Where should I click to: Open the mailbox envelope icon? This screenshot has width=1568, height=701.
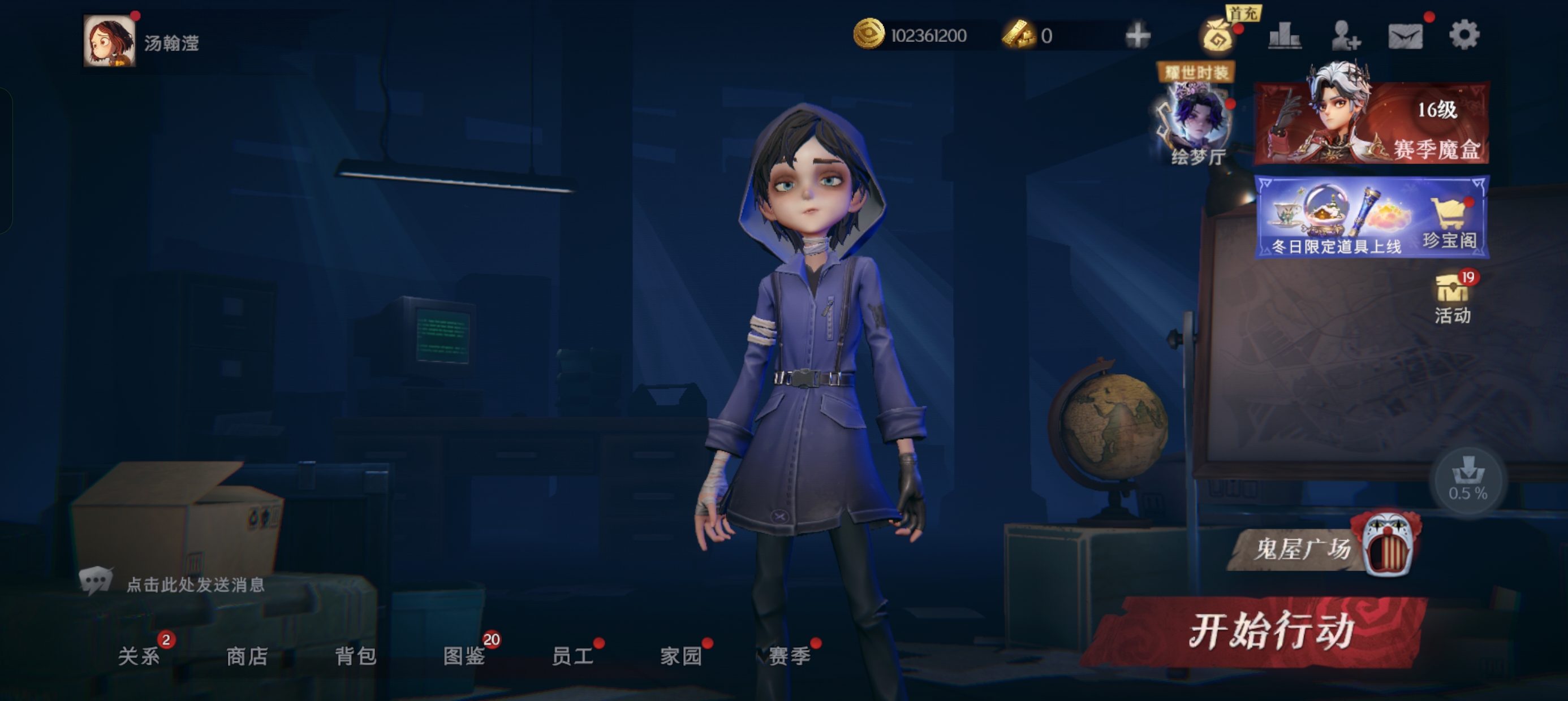(x=1405, y=36)
